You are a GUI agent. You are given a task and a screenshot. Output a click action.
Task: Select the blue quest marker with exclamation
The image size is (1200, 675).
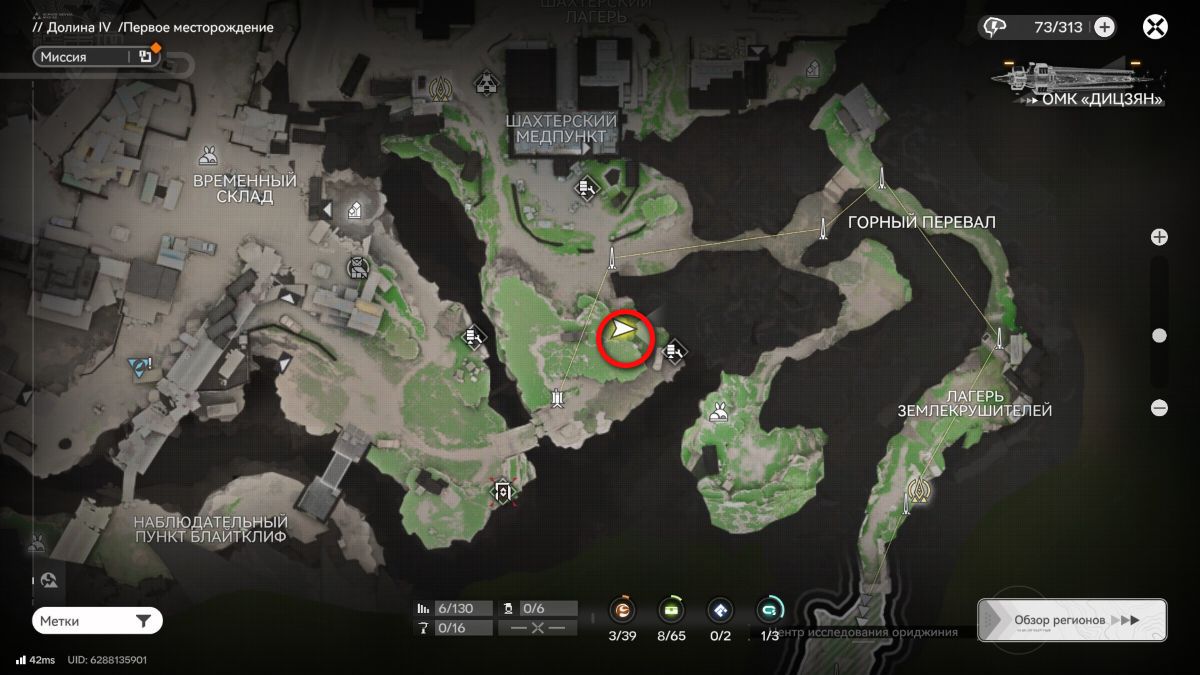pyautogui.click(x=138, y=367)
